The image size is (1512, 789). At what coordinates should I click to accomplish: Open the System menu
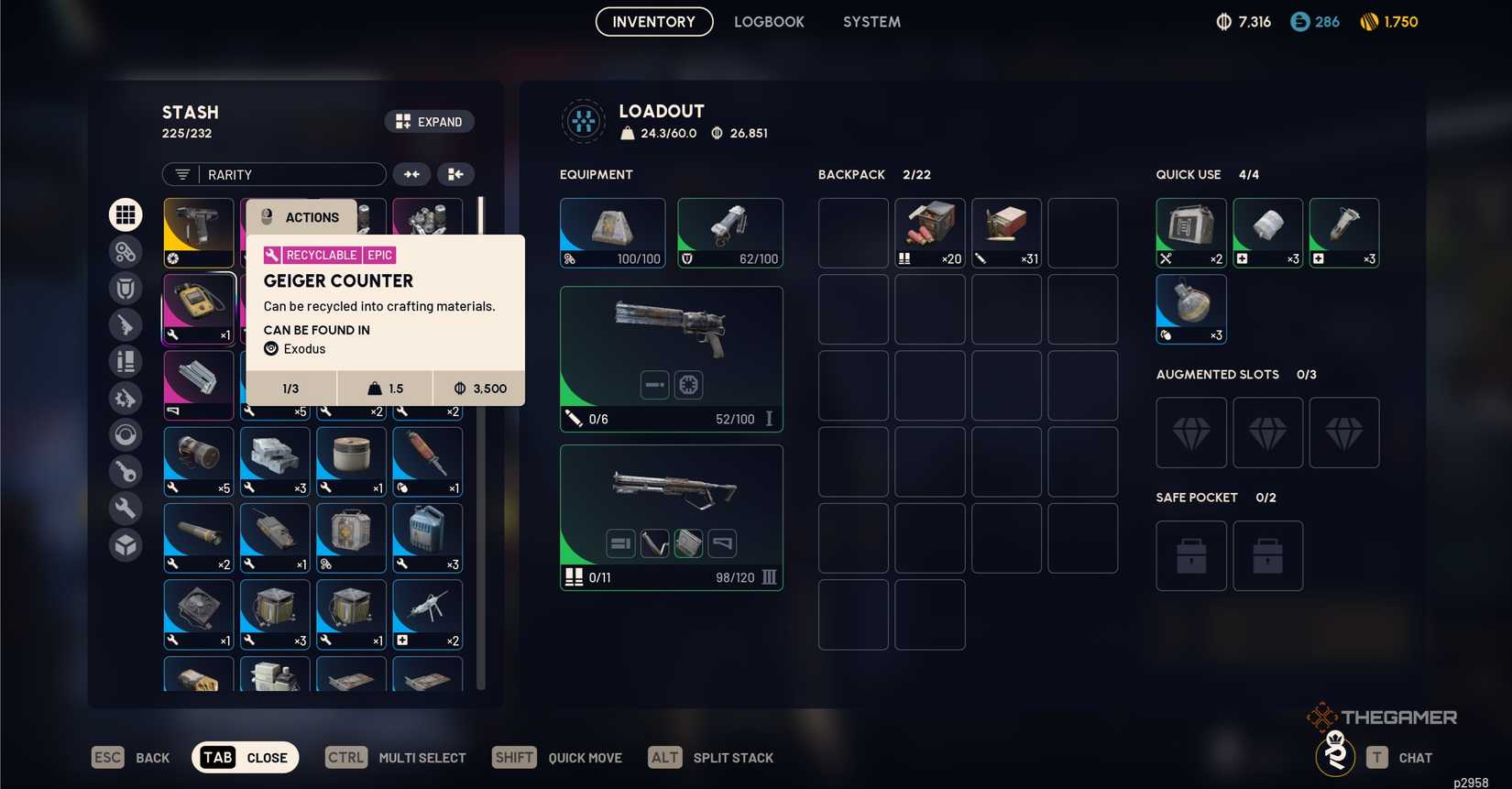pos(871,21)
